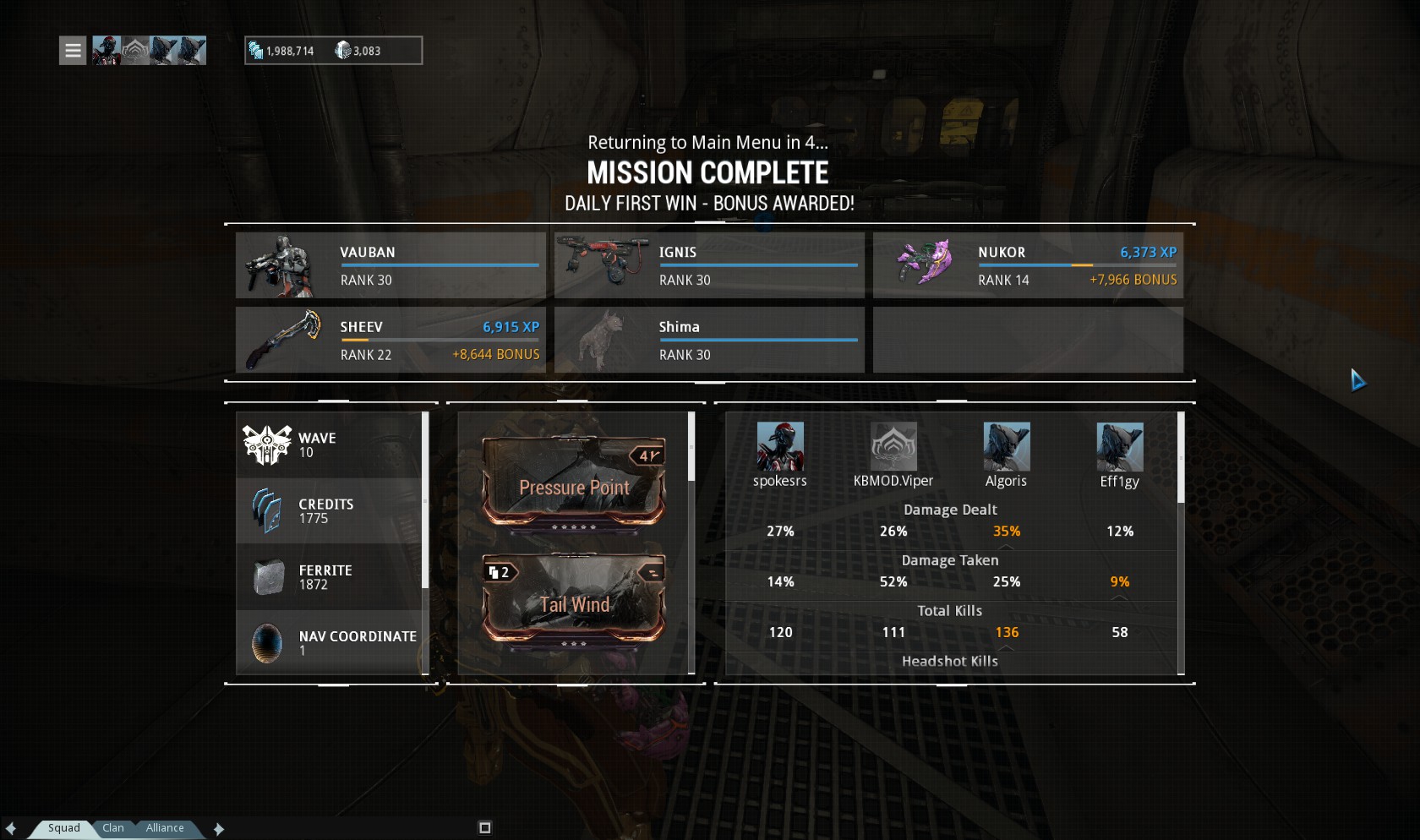Click the chat window resize icon
Viewport: 1420px width, 840px height.
[484, 828]
